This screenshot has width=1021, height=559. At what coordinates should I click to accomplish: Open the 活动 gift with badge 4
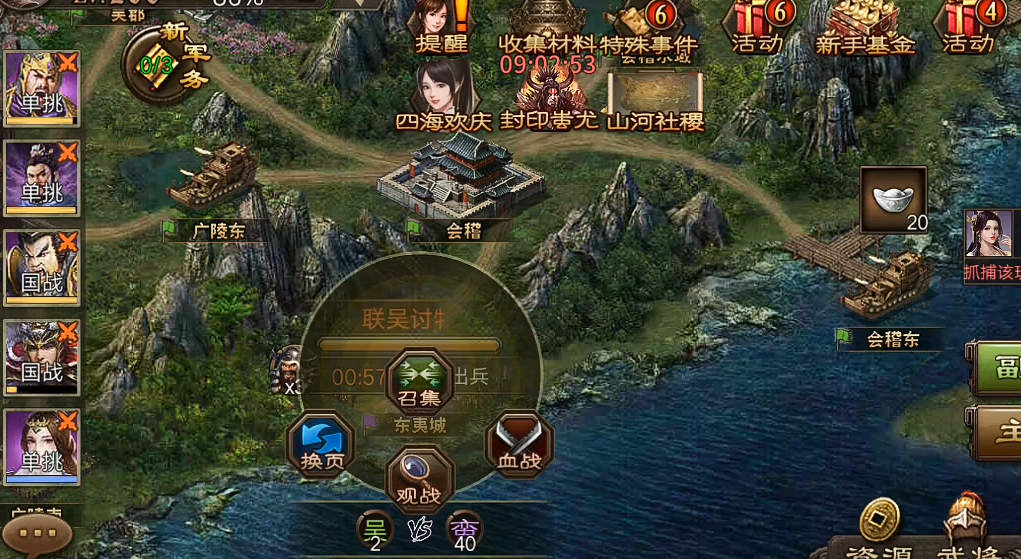969,27
